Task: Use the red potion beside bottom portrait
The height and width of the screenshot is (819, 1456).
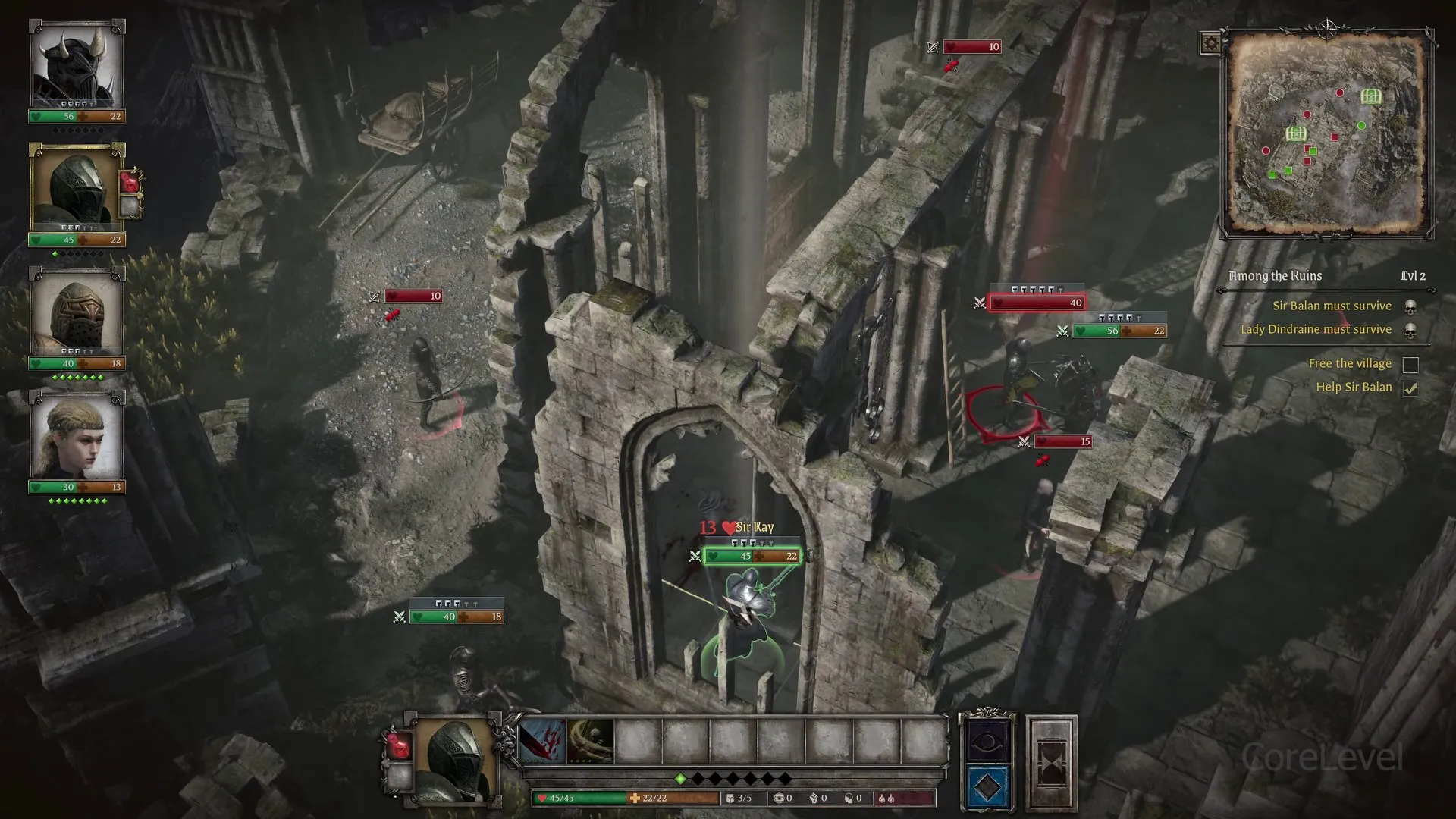Action: (x=399, y=745)
